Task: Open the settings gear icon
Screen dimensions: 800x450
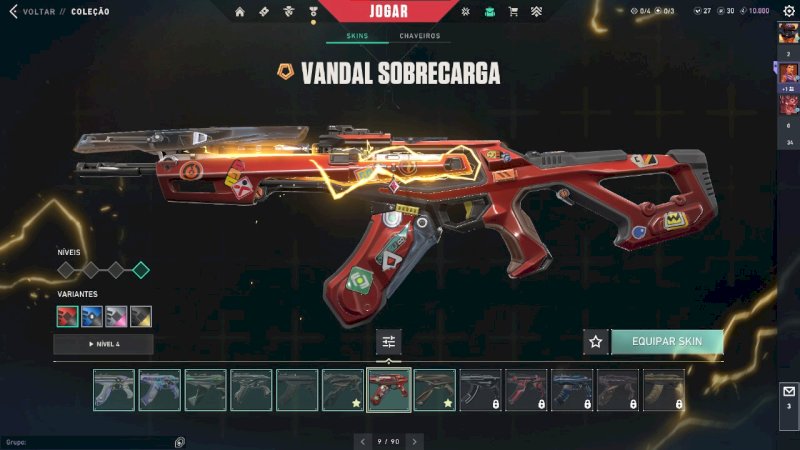Action: click(788, 11)
